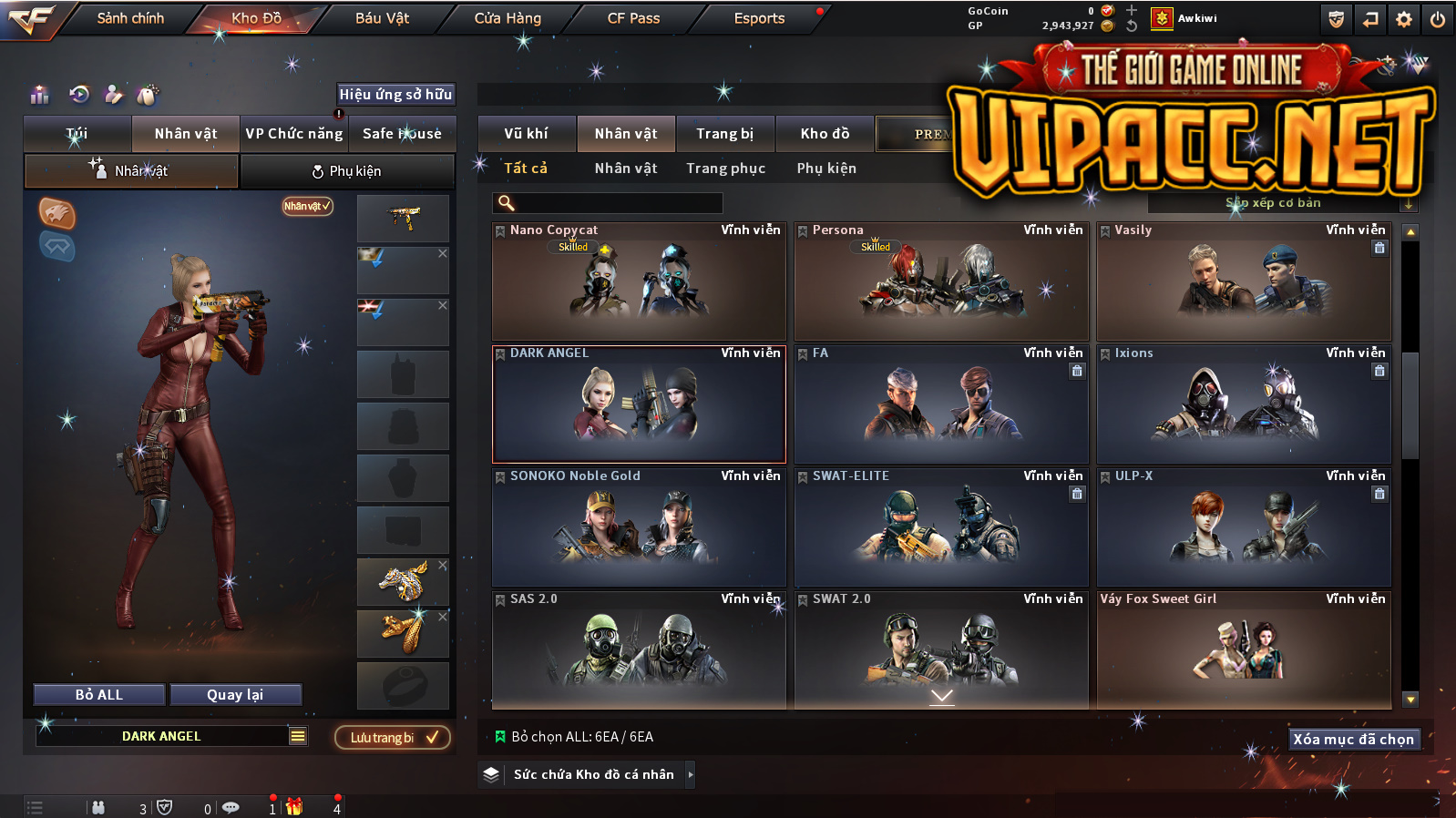
Task: Select the Vũ khí inventory category
Action: 526,134
